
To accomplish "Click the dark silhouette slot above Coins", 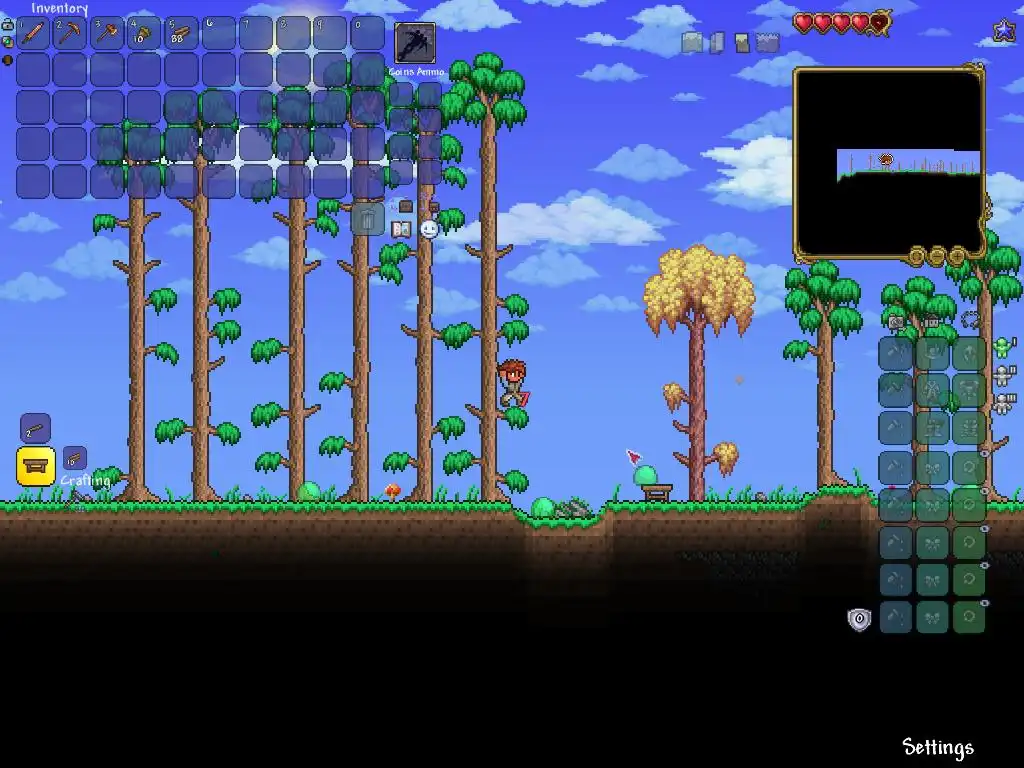I will pos(415,43).
